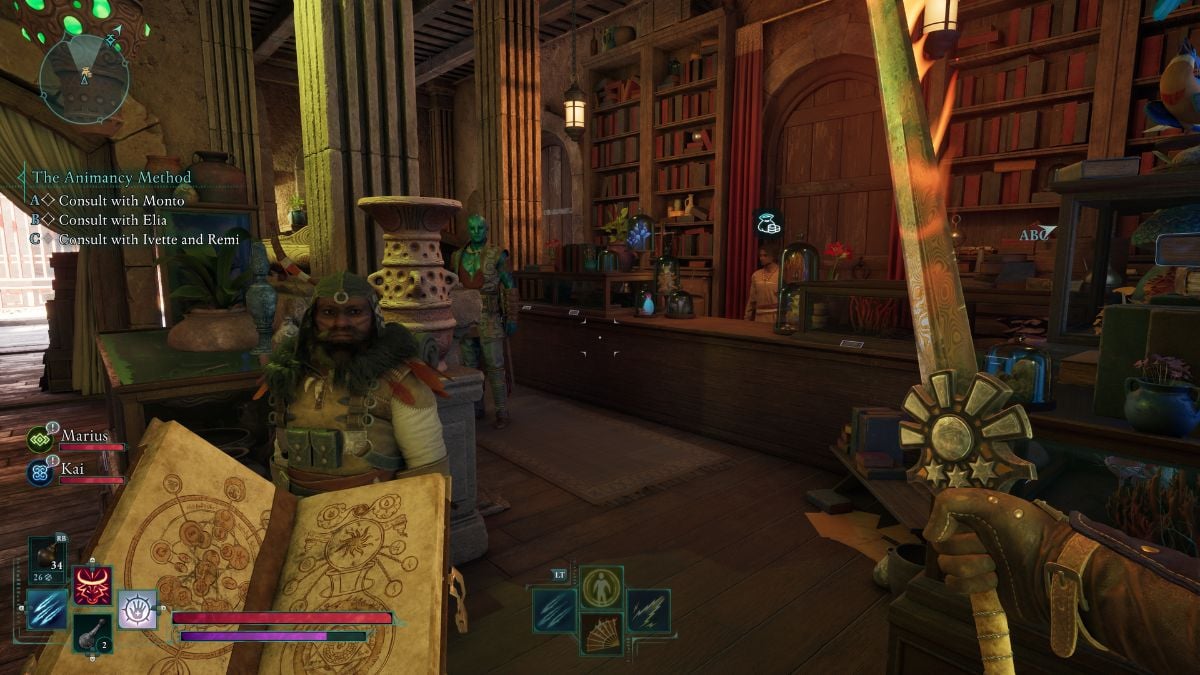This screenshot has width=1200, height=675.
Task: Activate the red horned bull ability
Action: tap(92, 586)
